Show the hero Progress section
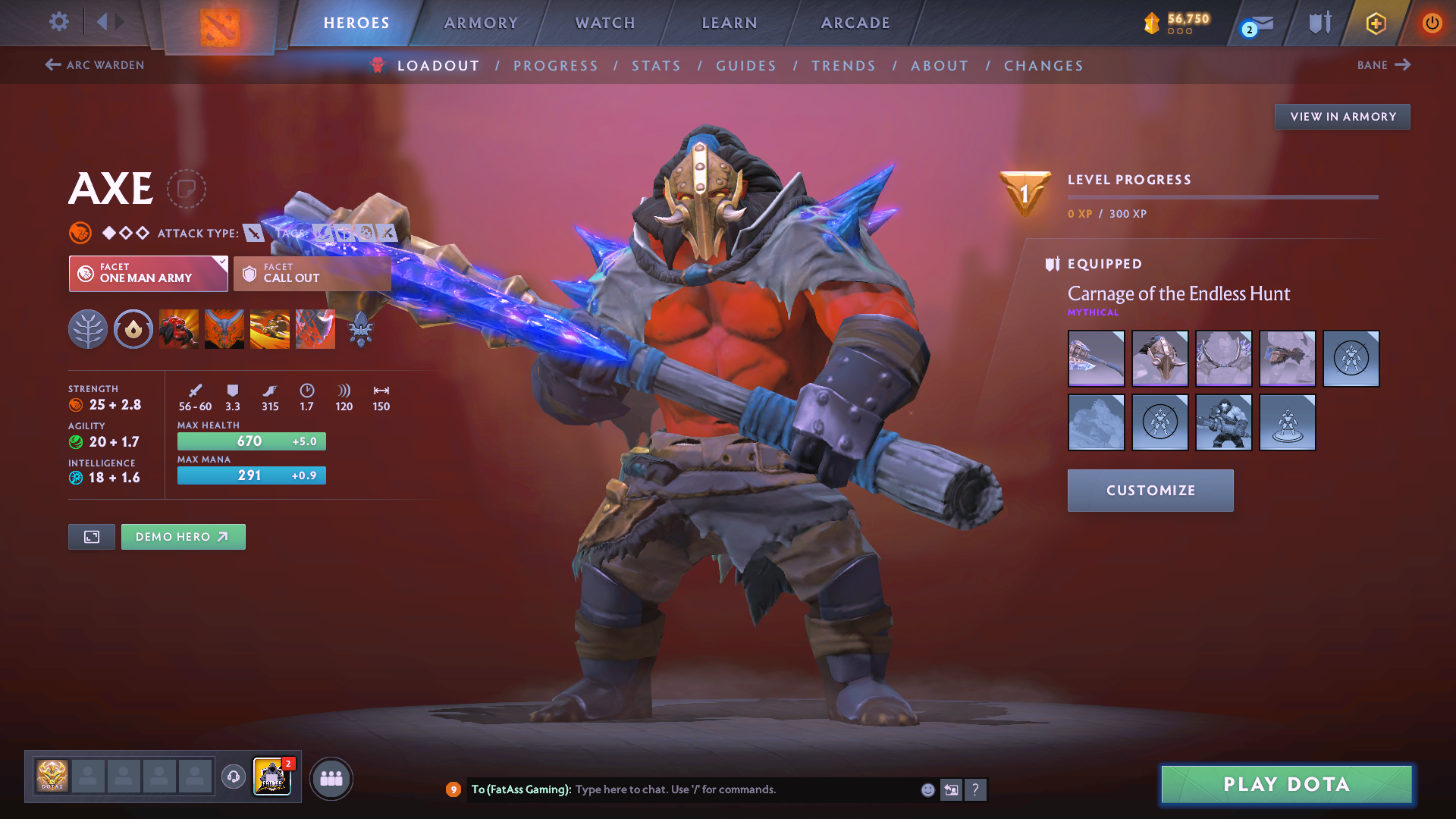 click(x=556, y=66)
